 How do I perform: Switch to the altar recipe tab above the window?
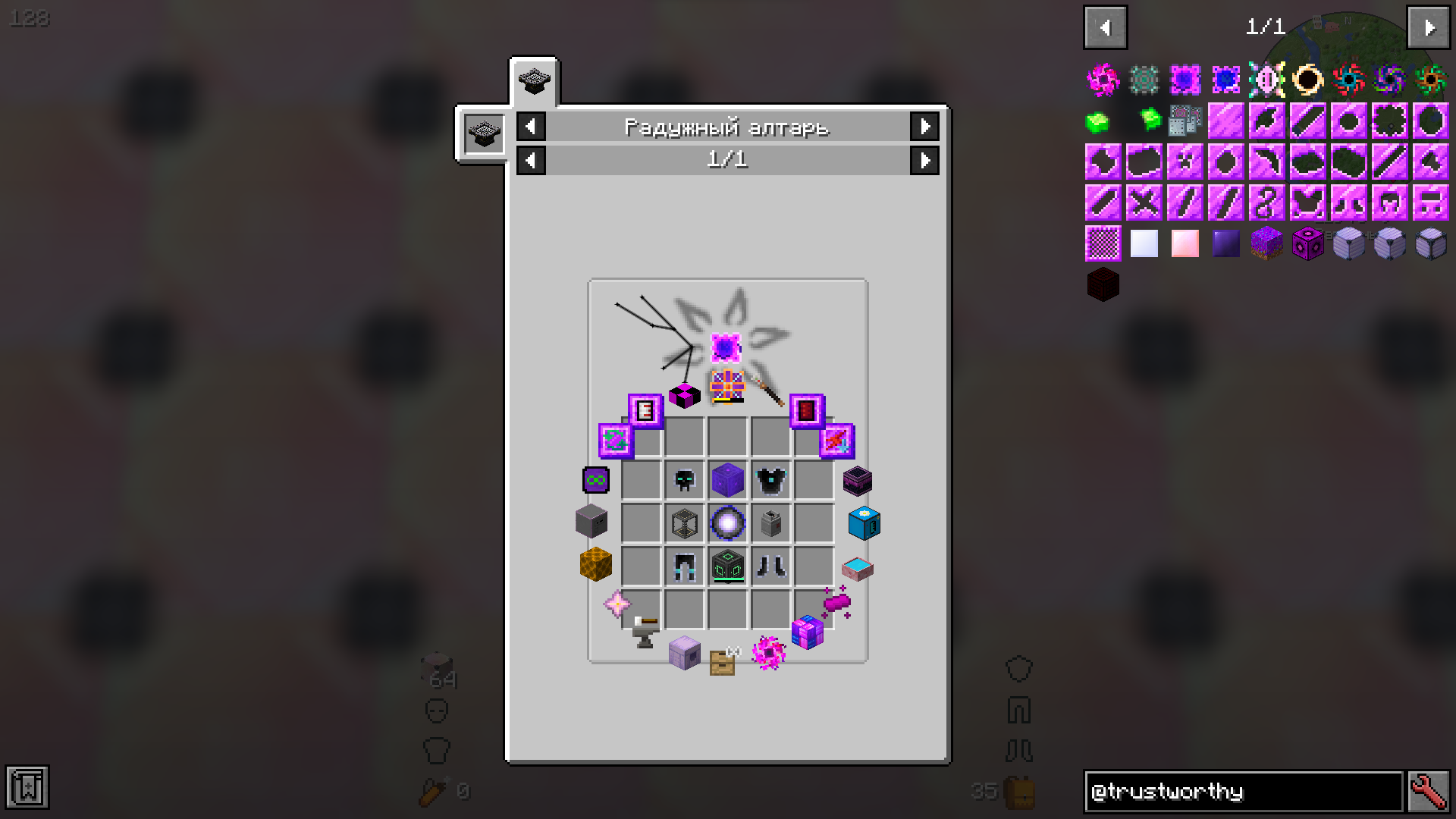pyautogui.click(x=533, y=83)
